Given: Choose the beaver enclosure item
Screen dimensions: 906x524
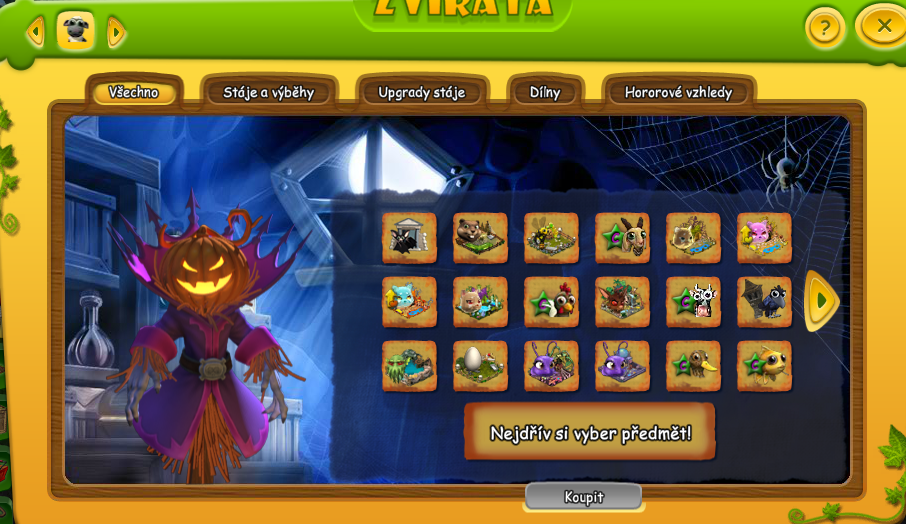Looking at the screenshot, I should [x=480, y=238].
